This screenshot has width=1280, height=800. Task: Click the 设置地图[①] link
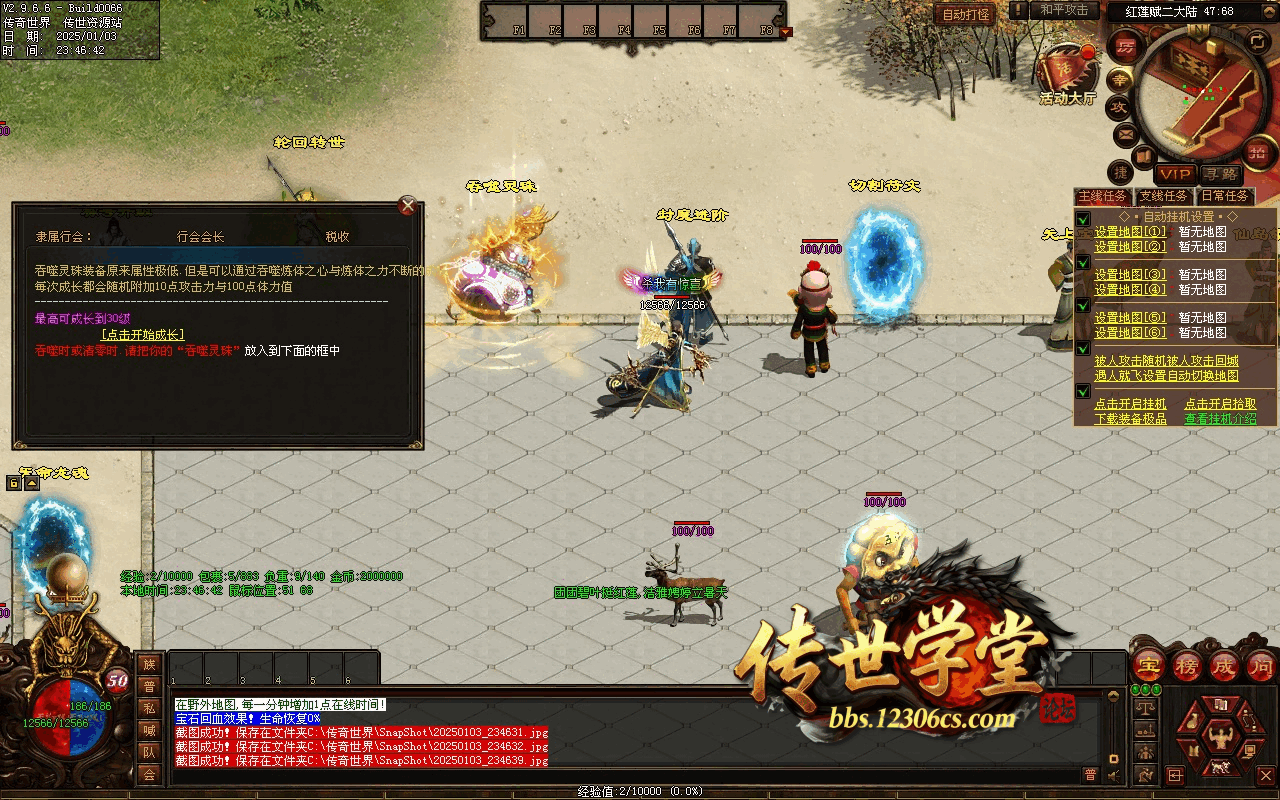tap(1130, 232)
